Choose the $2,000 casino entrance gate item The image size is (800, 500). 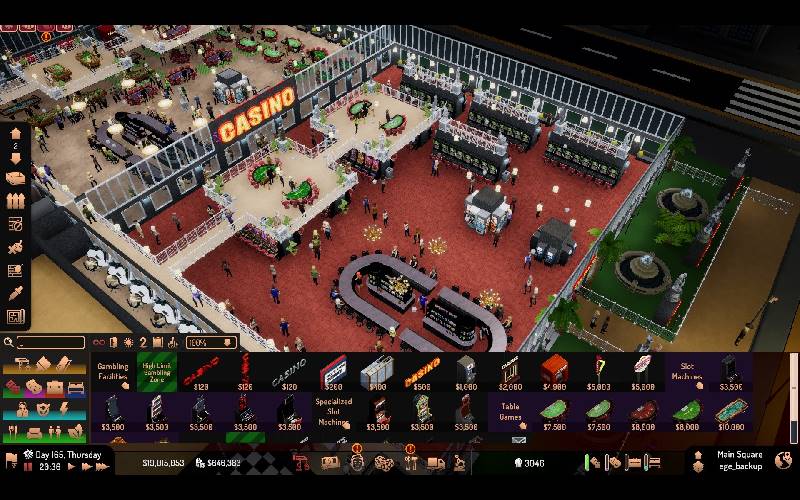[510, 372]
